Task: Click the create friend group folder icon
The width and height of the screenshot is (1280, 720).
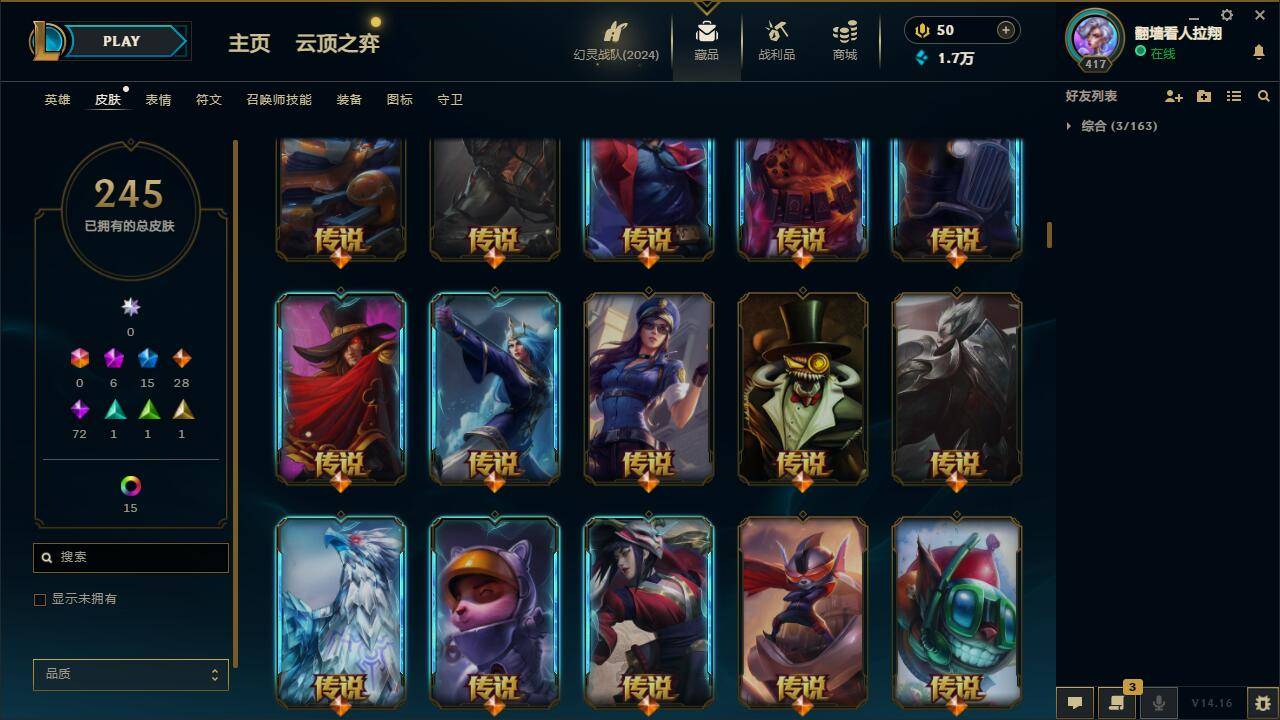Action: 1204,96
